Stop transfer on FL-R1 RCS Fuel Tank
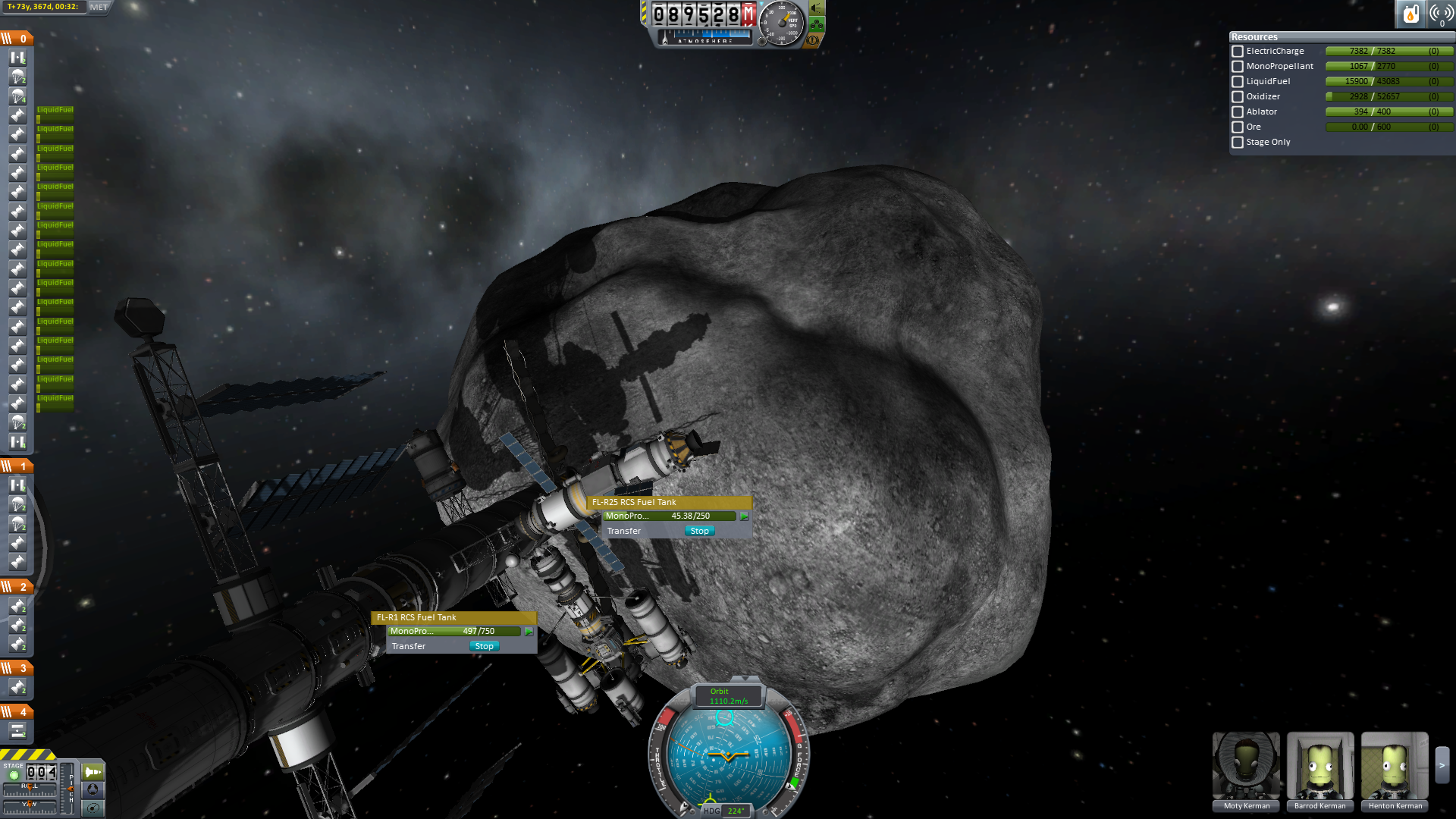 pyautogui.click(x=484, y=646)
